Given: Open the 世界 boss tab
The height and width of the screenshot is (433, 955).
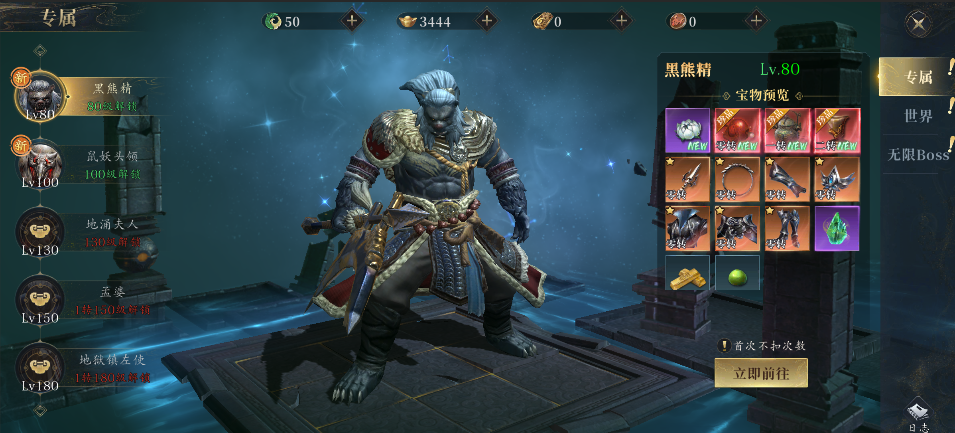Looking at the screenshot, I should (x=917, y=116).
